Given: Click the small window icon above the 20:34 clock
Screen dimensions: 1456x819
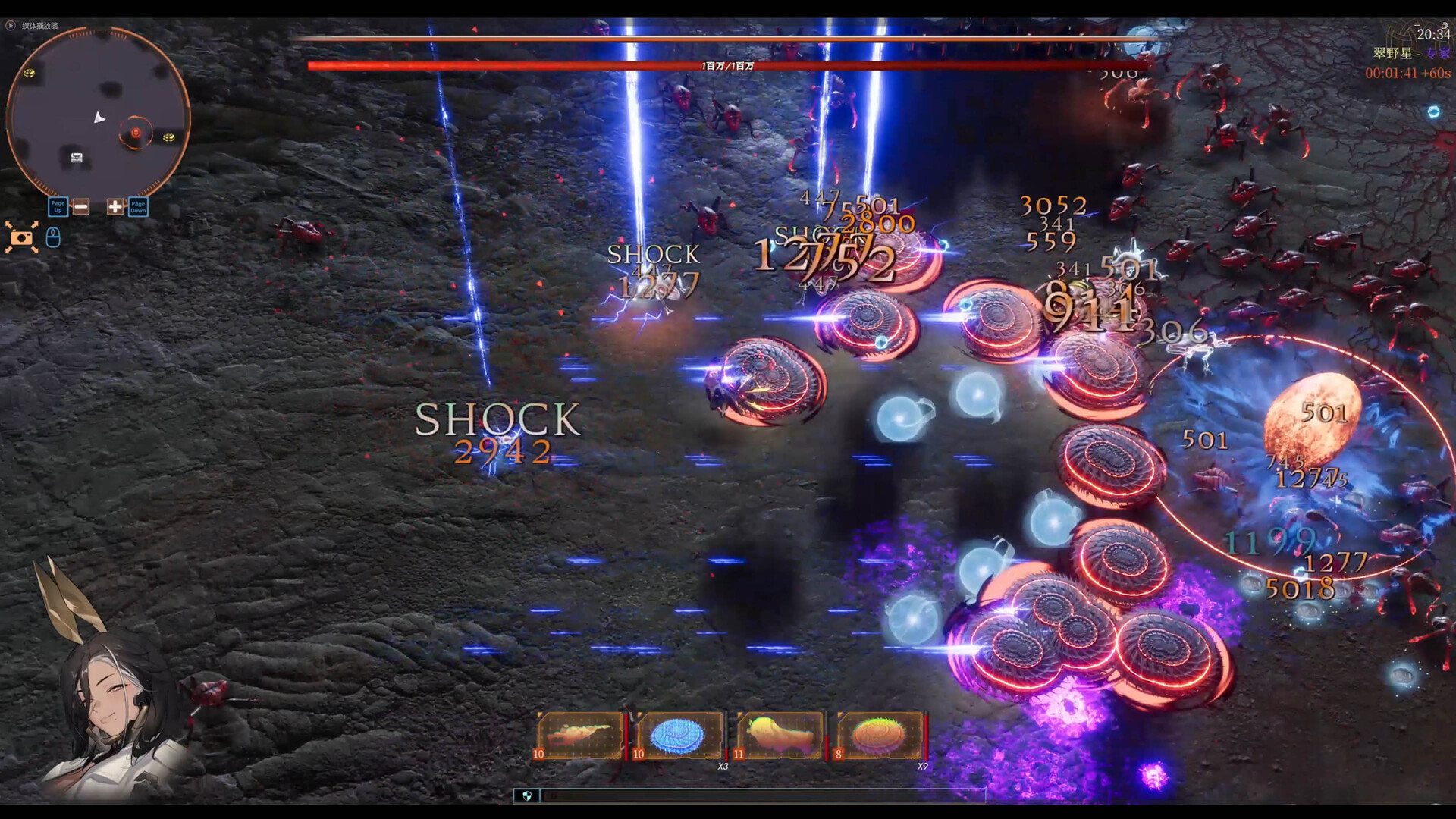Looking at the screenshot, I should tap(1445, 24).
